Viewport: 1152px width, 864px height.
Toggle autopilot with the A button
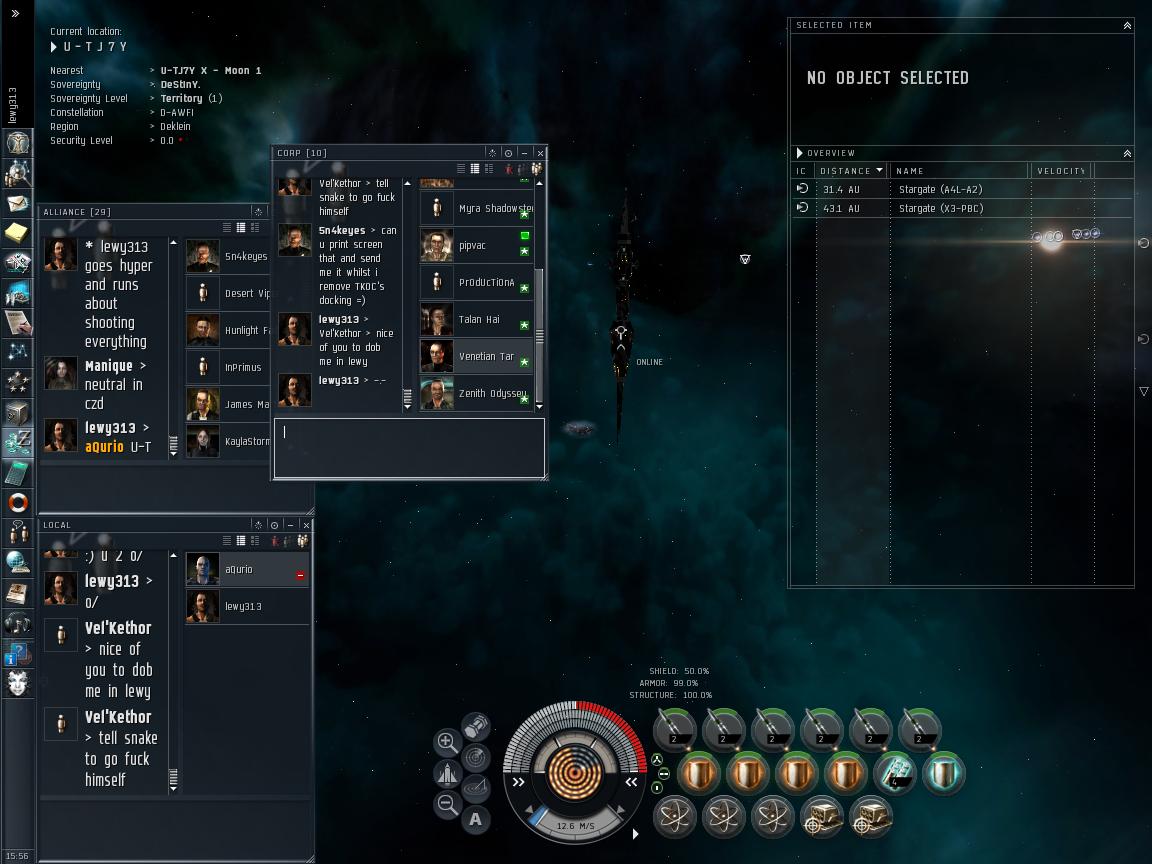[476, 819]
